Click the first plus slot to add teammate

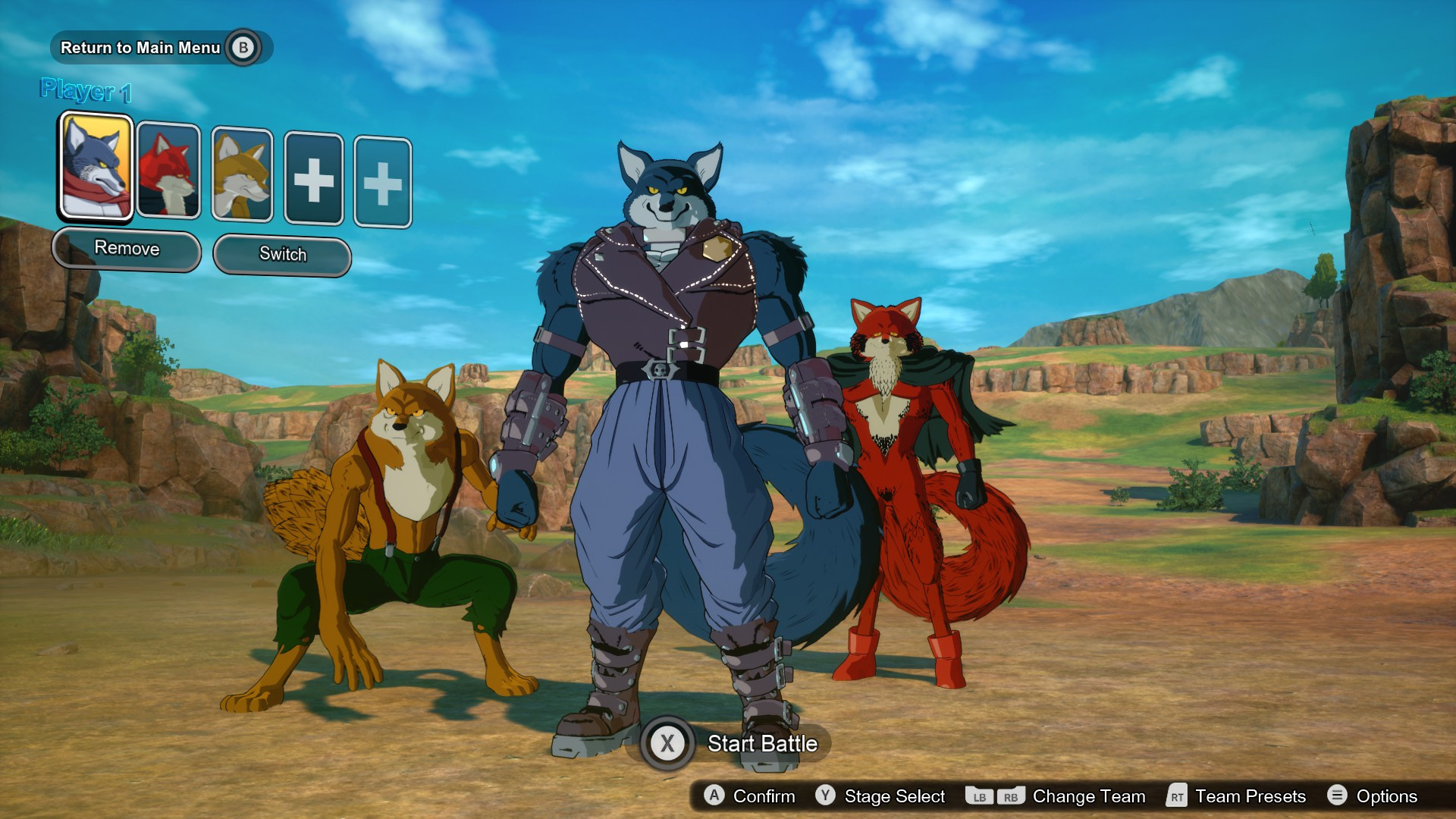[x=314, y=177]
